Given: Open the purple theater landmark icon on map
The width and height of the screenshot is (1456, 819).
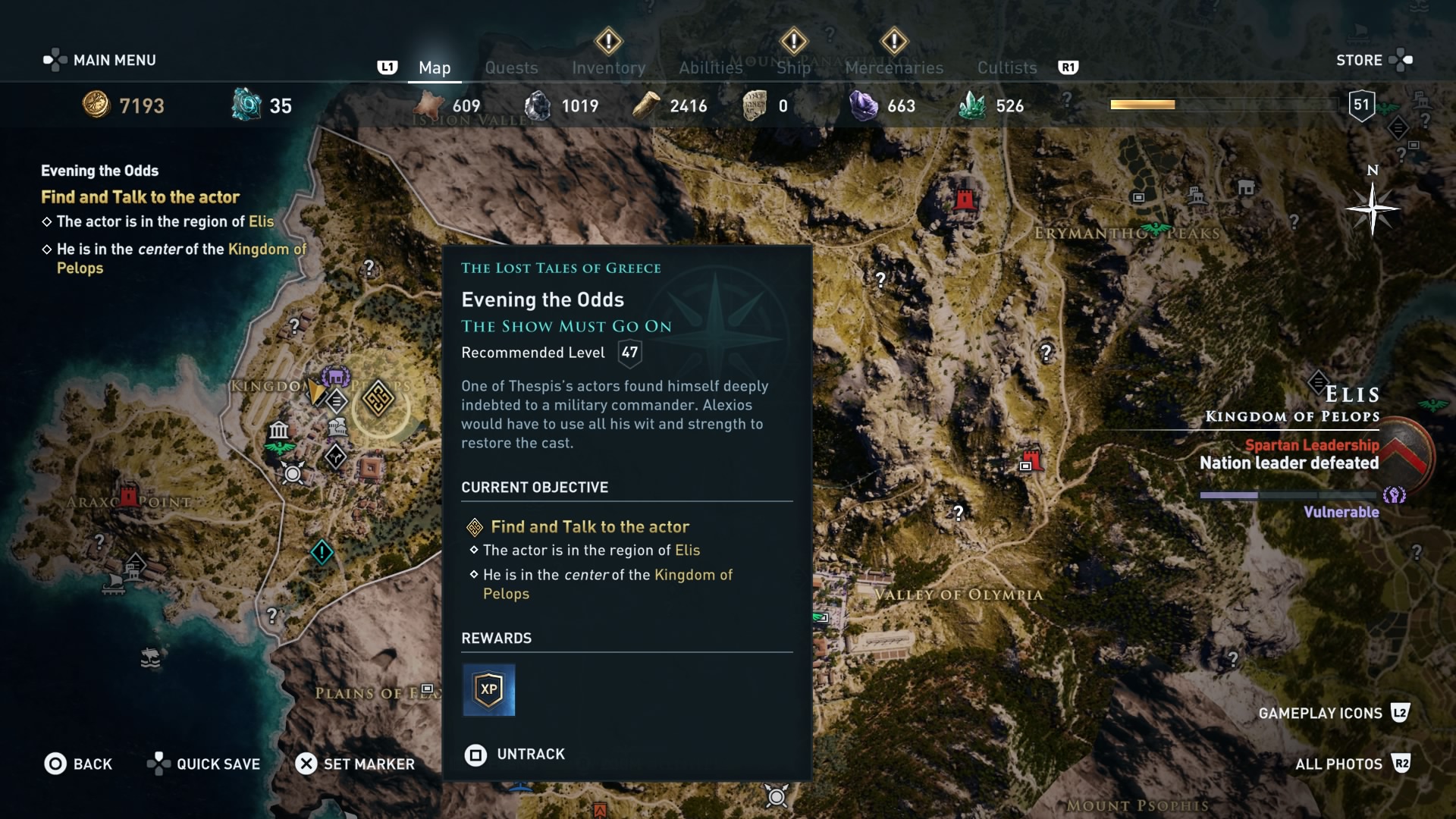Looking at the screenshot, I should coord(337,375).
